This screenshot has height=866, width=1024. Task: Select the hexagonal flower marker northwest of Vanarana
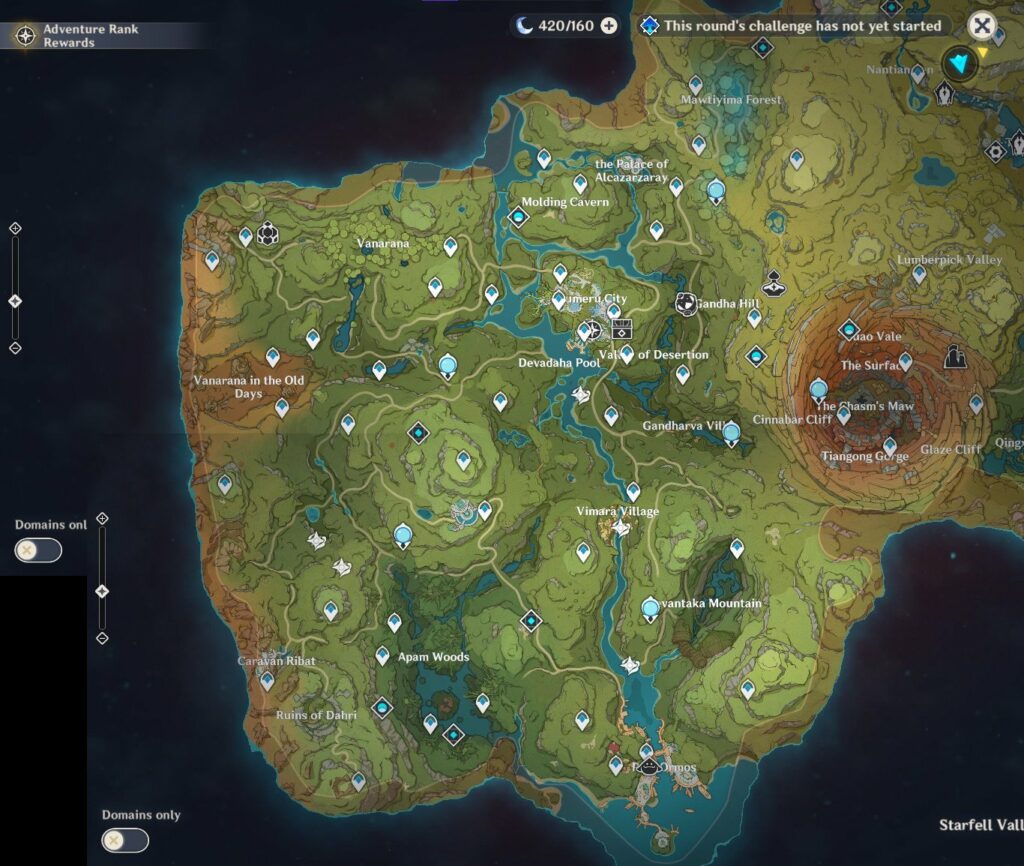(267, 235)
